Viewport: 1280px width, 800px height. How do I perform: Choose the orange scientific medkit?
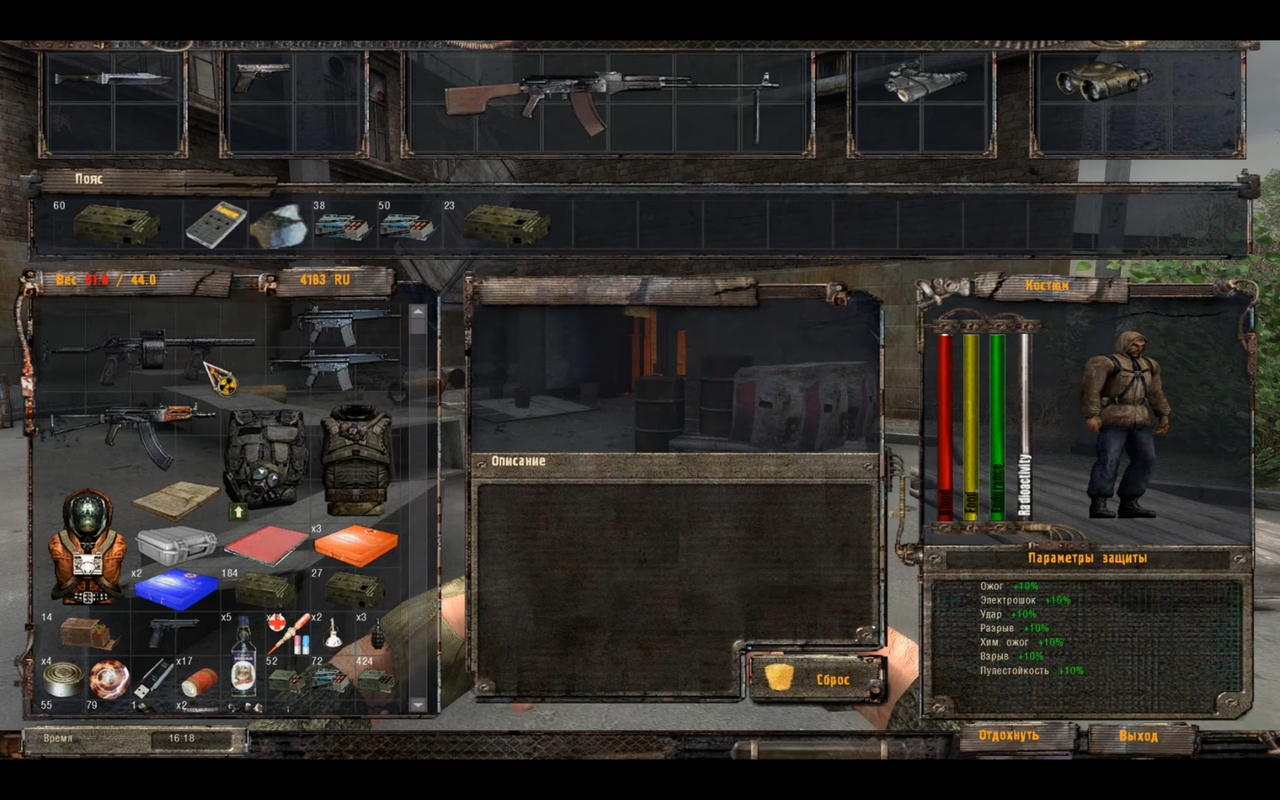[x=355, y=546]
